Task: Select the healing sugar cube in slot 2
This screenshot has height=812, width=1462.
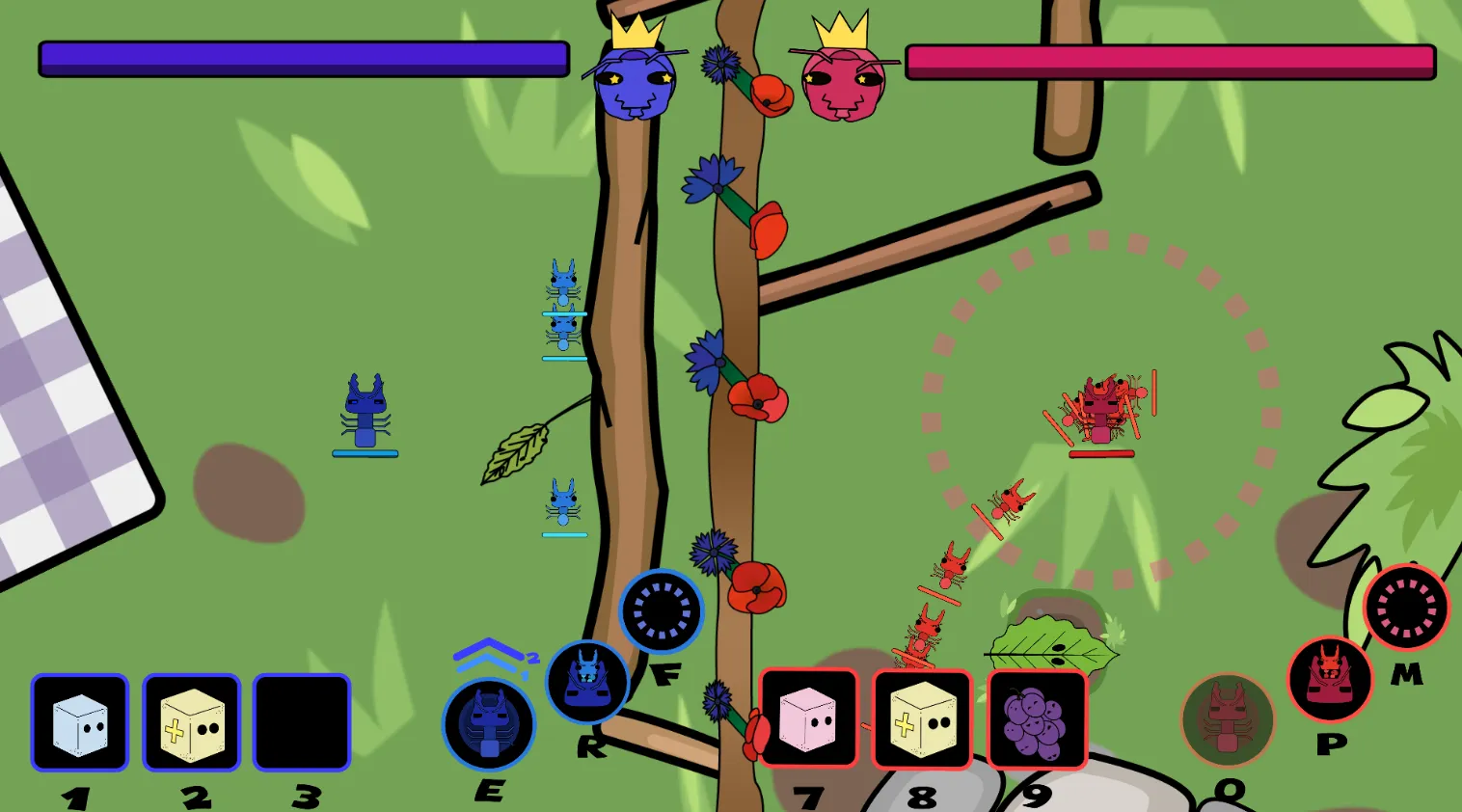Action: click(x=191, y=724)
